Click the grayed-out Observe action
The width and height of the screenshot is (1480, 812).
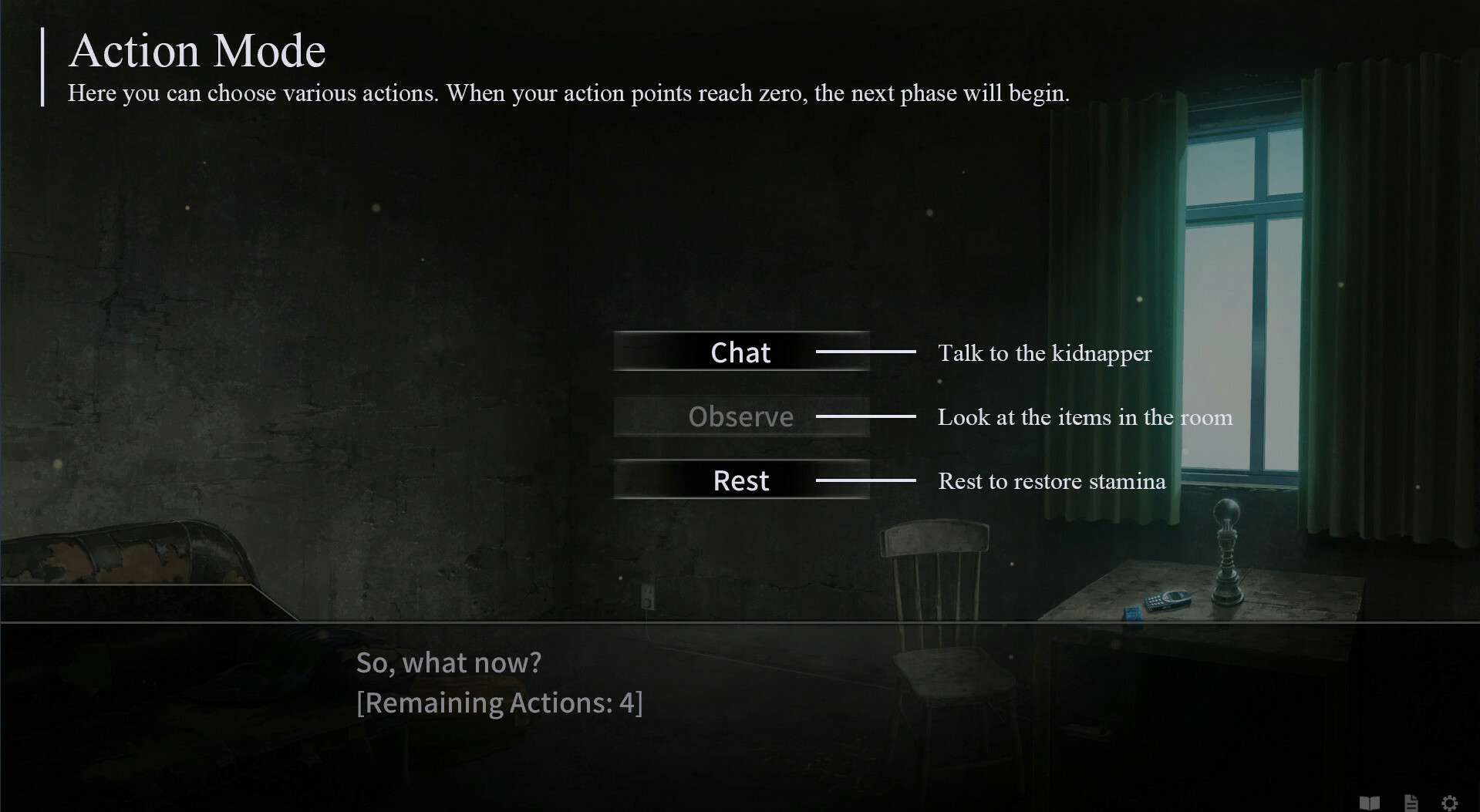[x=740, y=416]
